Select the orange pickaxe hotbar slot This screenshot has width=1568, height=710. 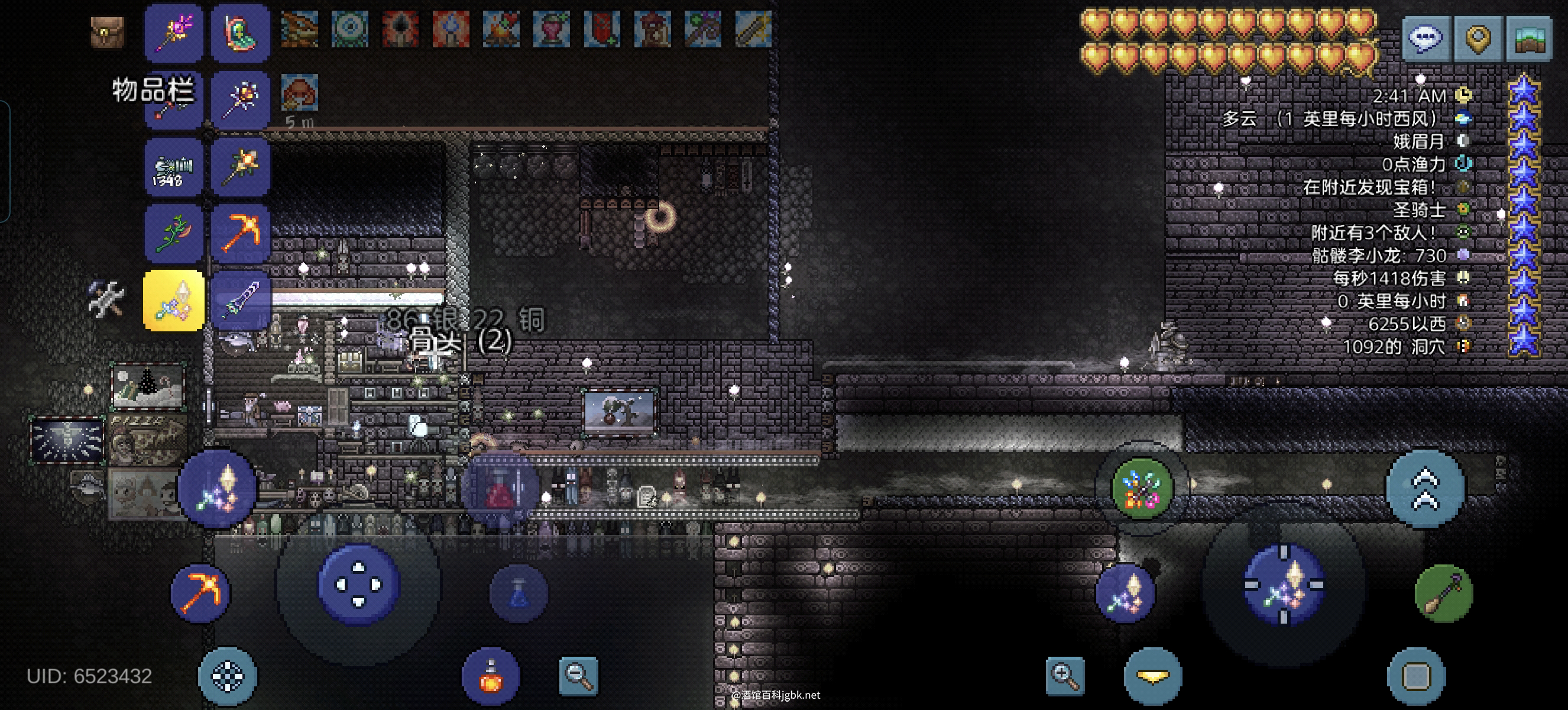(x=241, y=233)
